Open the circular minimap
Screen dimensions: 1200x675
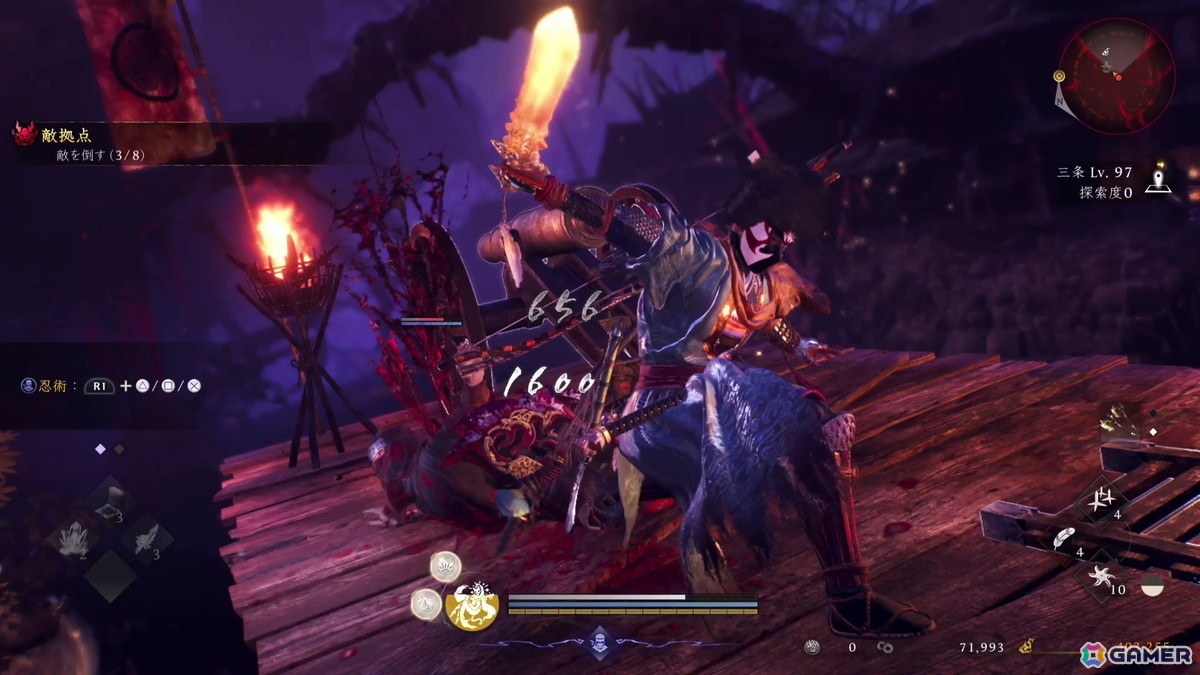pos(1117,76)
